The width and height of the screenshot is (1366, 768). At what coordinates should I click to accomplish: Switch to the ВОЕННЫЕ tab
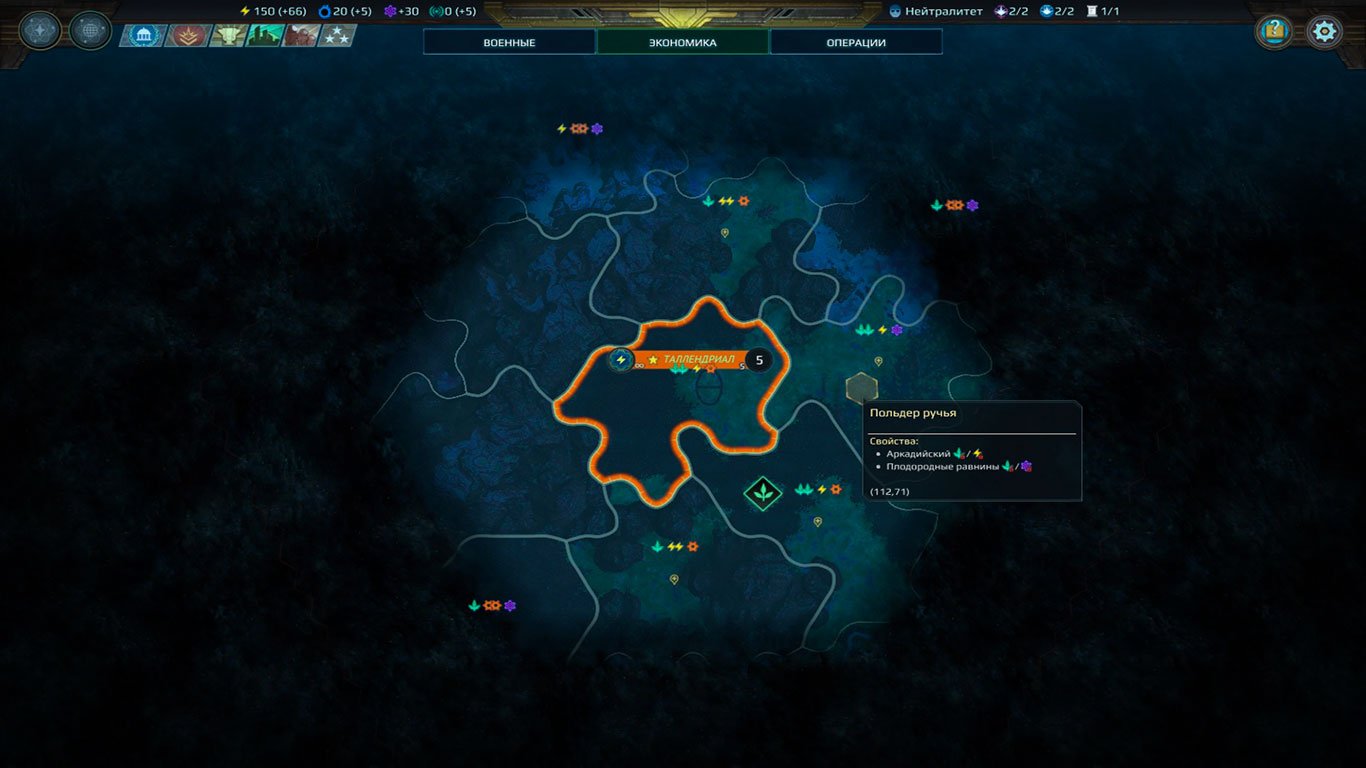508,42
